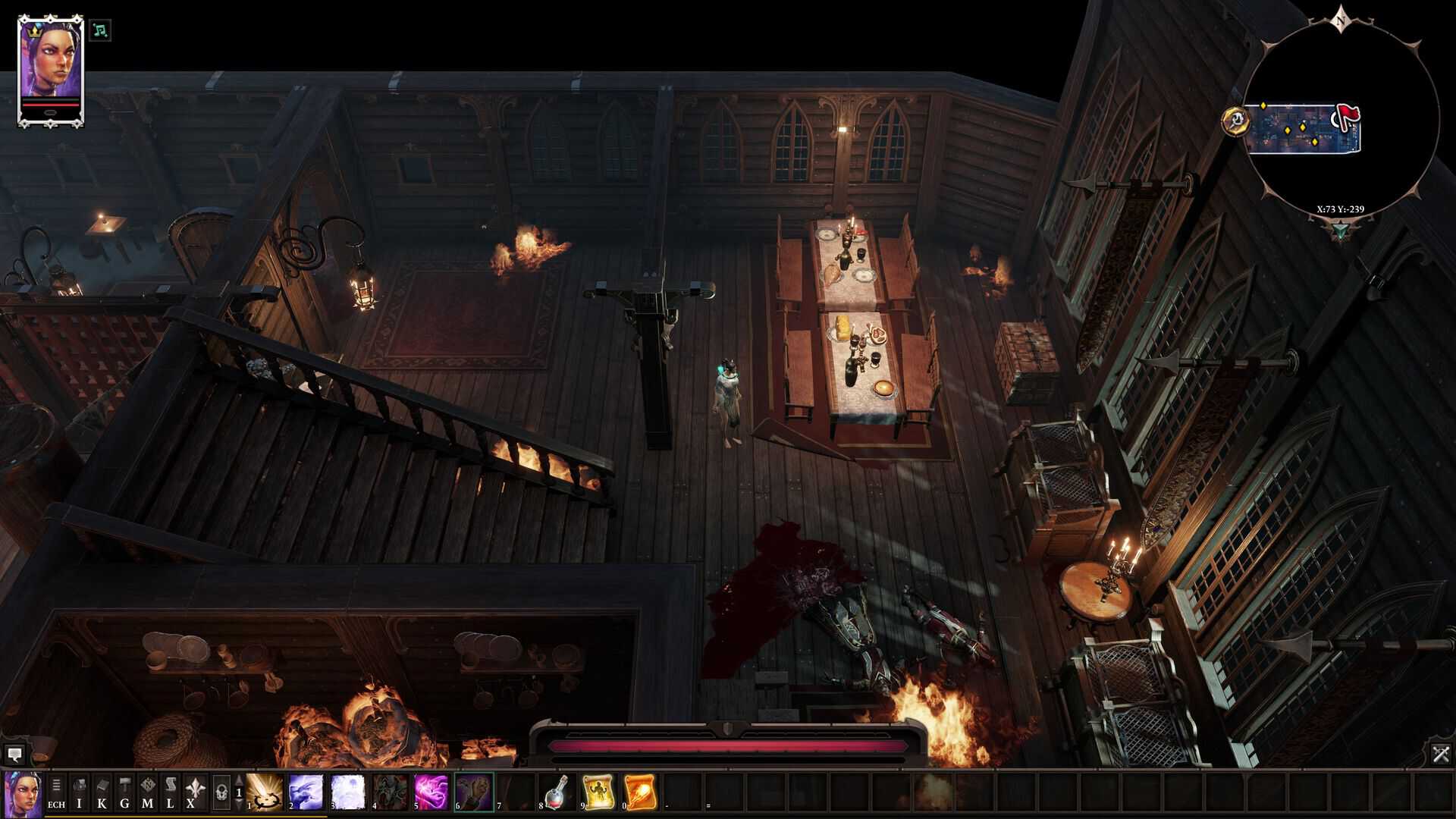Click the music note status icon

coord(100,30)
